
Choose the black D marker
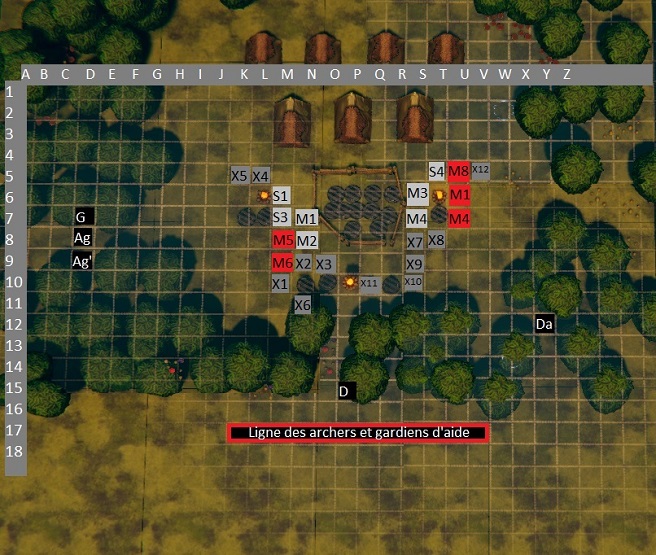click(344, 391)
